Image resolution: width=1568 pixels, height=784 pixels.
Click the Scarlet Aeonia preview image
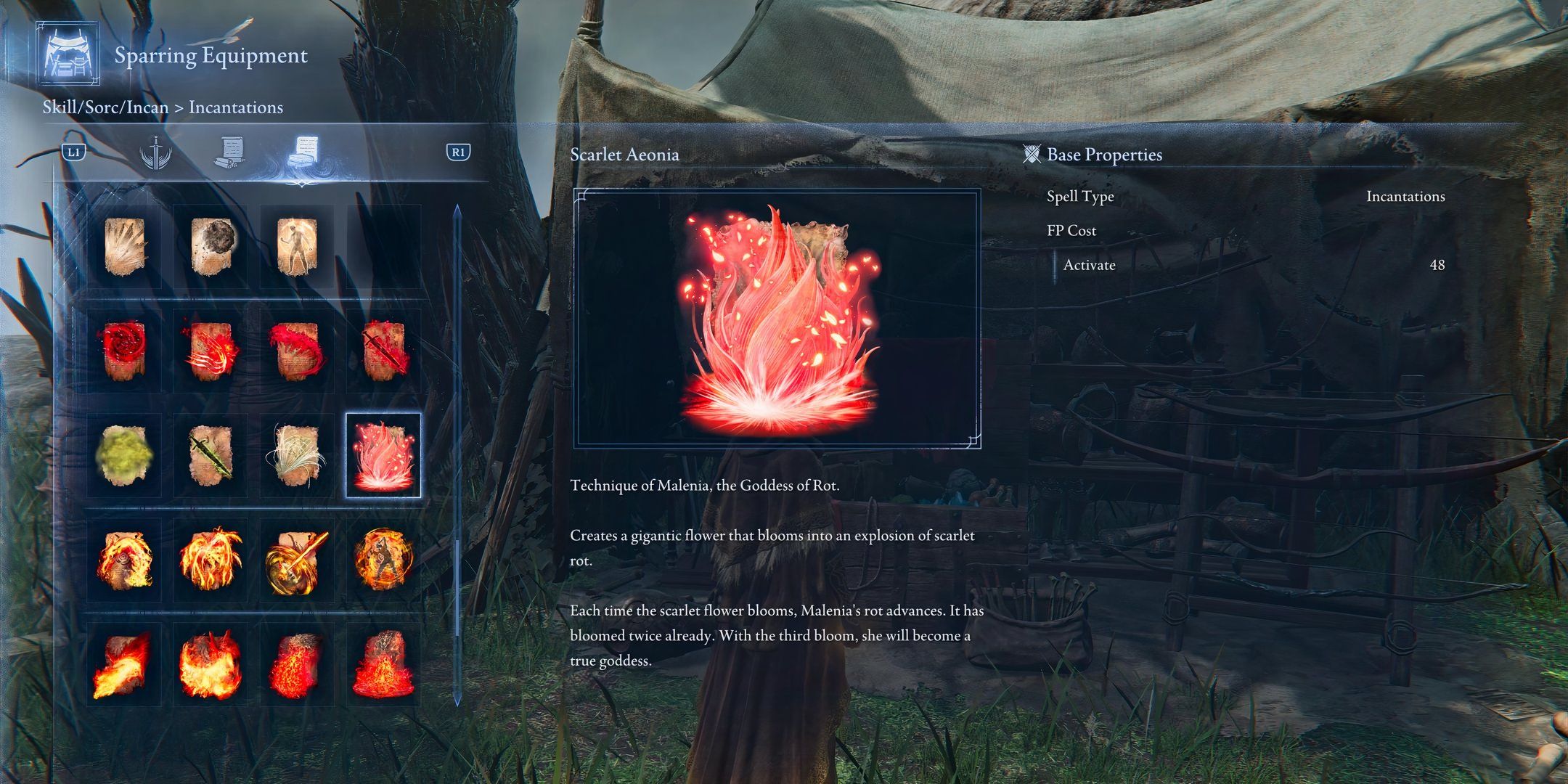(777, 318)
